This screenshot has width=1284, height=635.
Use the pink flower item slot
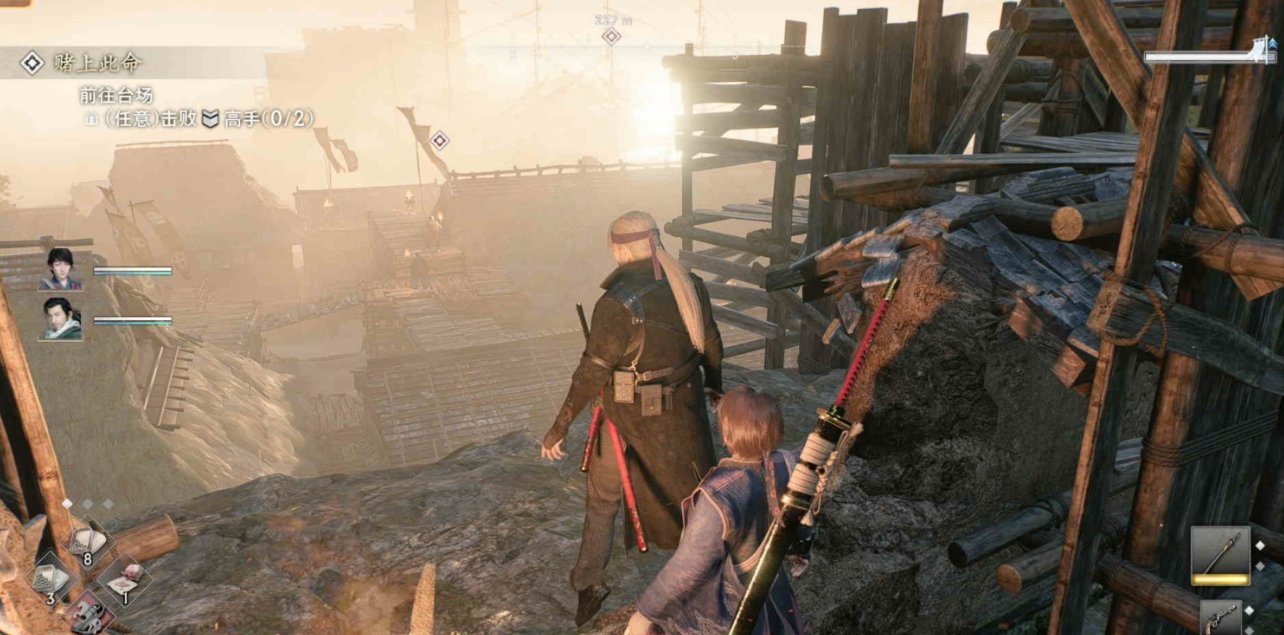122,581
